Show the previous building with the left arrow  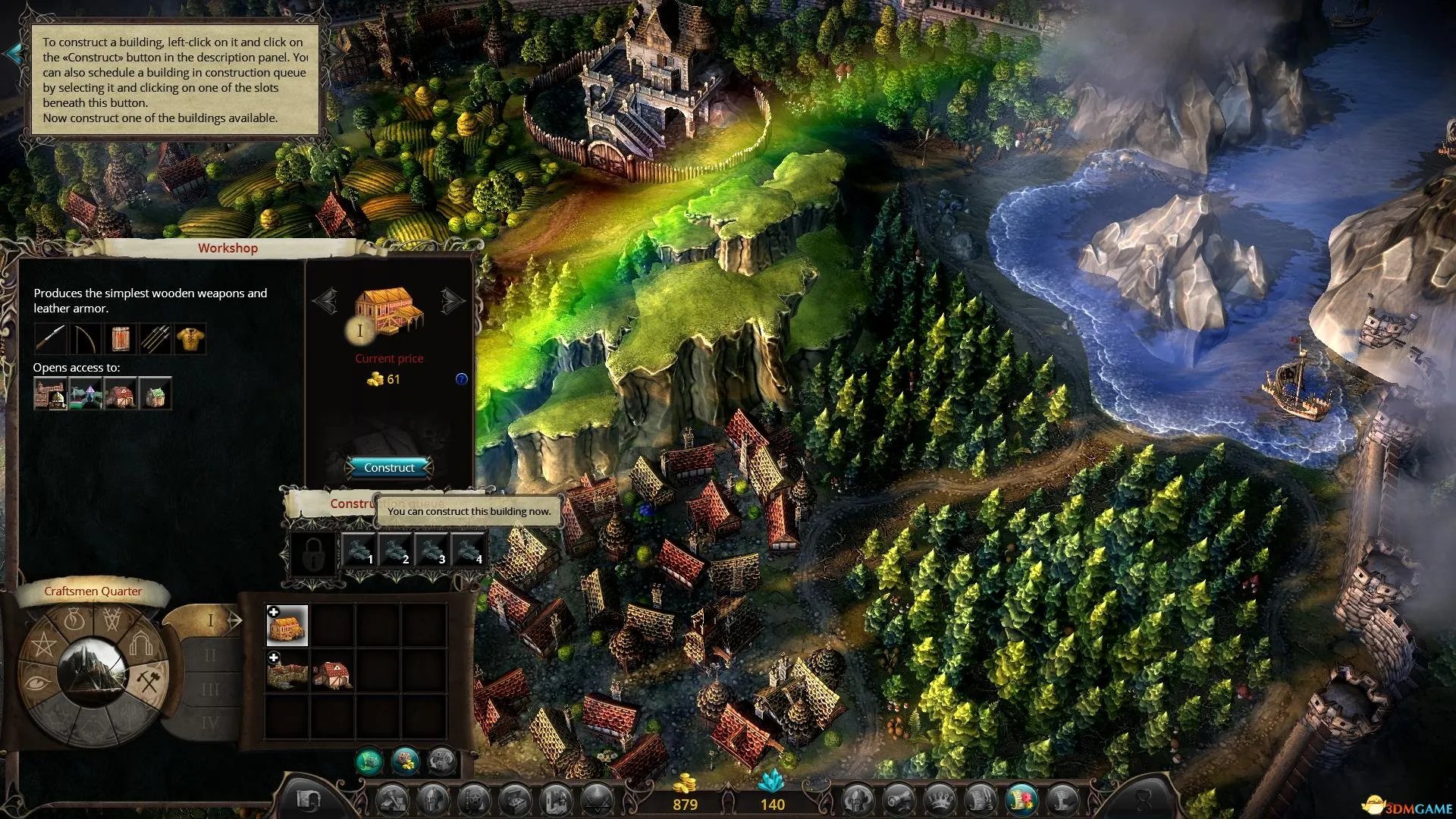(325, 301)
